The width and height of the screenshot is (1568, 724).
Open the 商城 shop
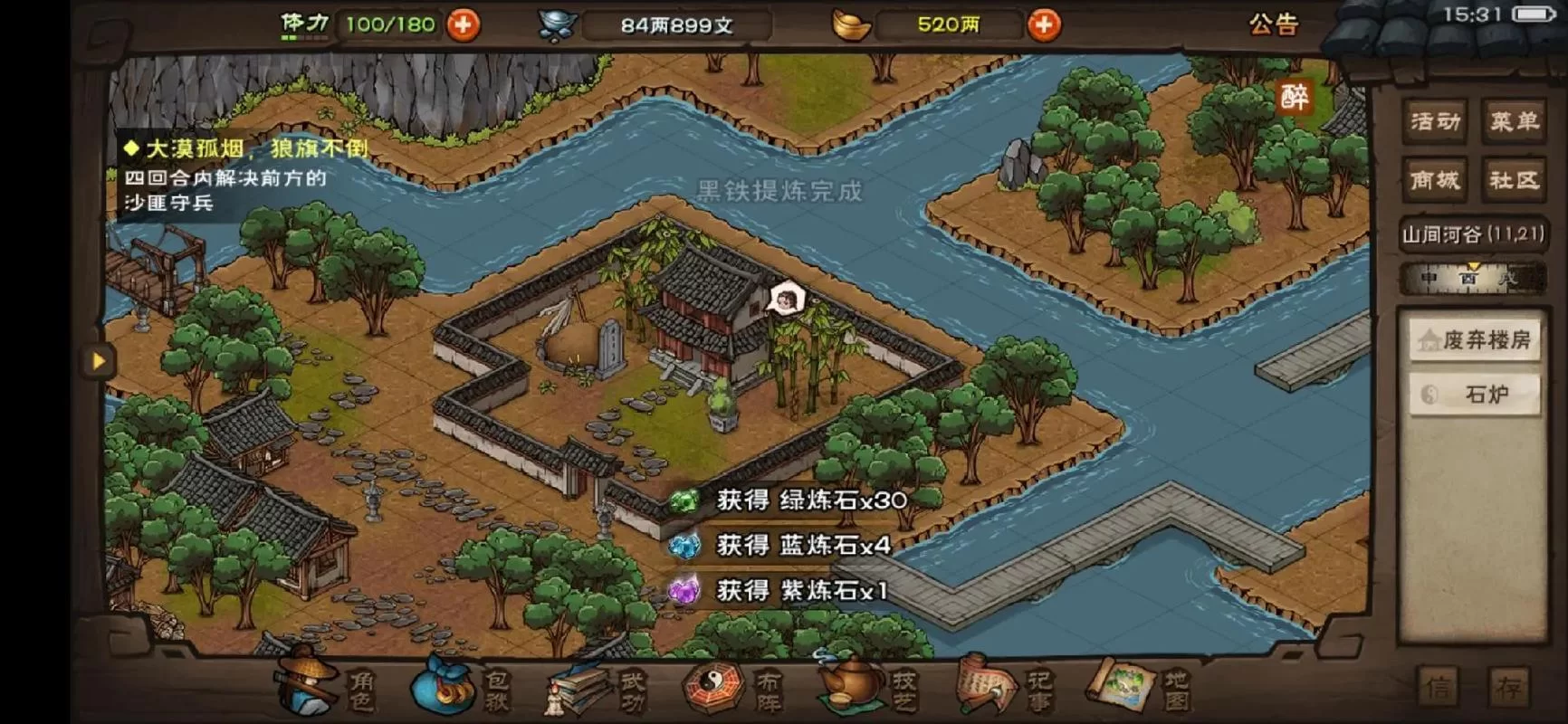point(1432,179)
